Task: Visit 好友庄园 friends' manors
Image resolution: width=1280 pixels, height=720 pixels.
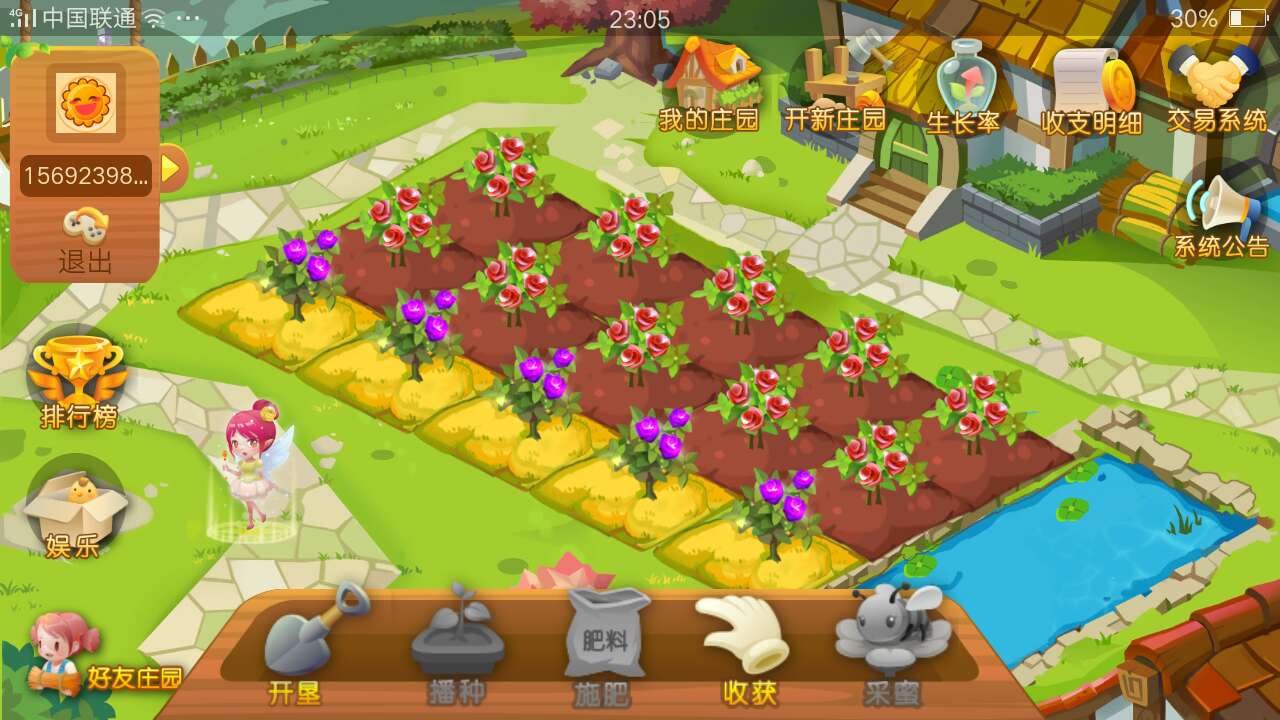Action: [x=100, y=660]
